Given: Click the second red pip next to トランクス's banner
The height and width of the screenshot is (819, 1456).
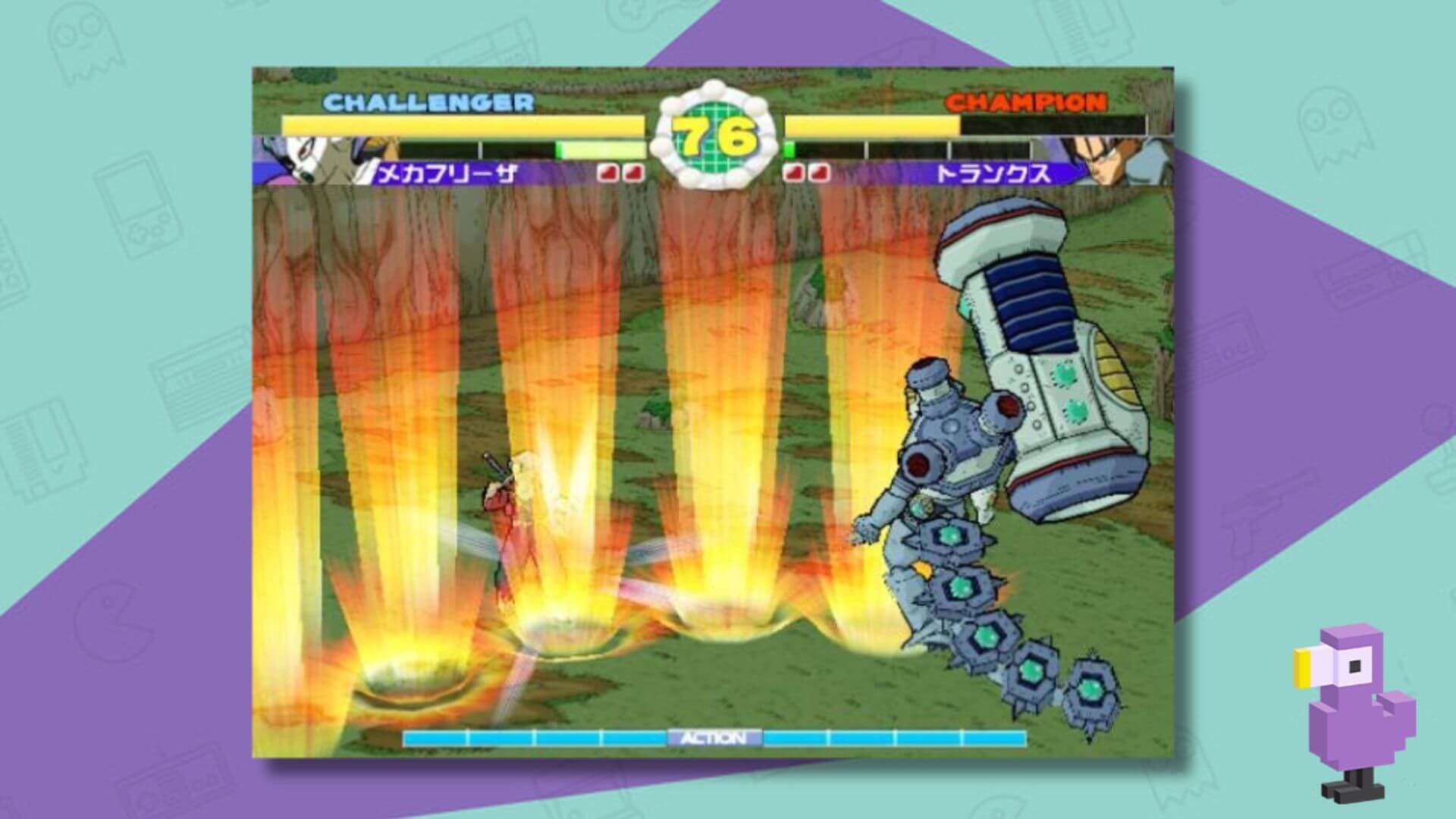Looking at the screenshot, I should click(x=820, y=173).
